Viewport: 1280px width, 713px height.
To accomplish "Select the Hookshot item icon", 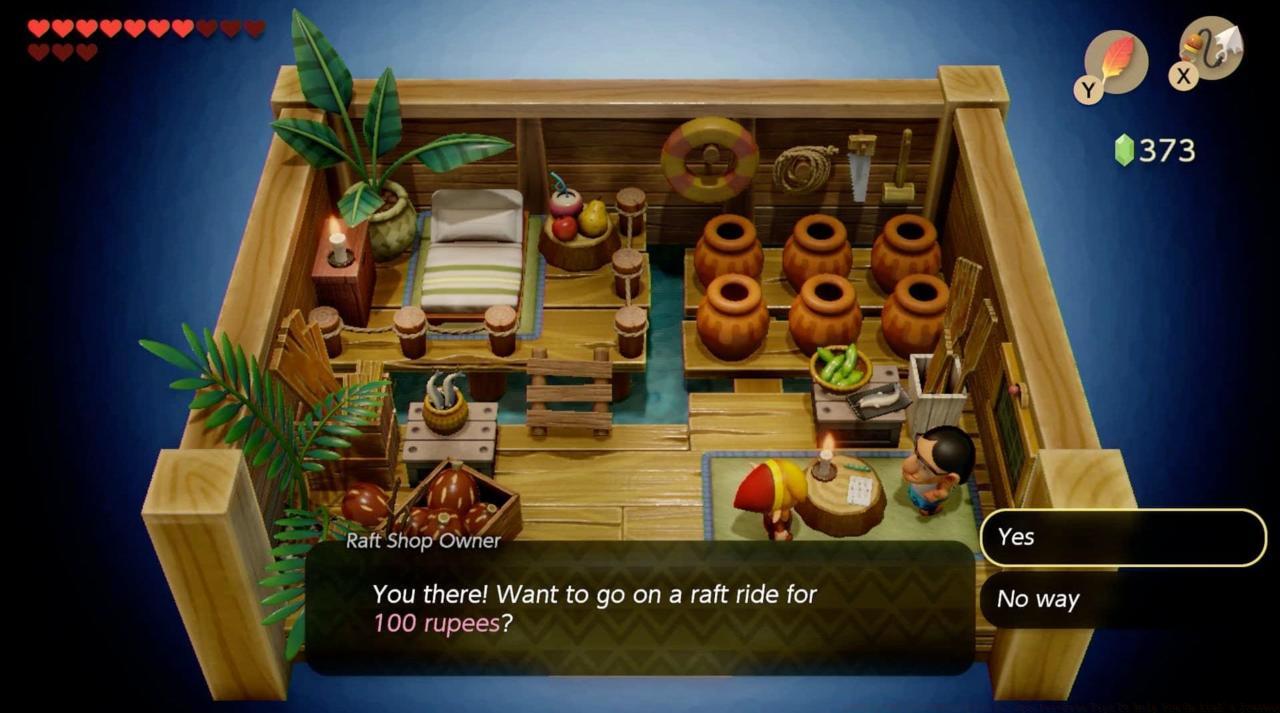I will coord(1211,48).
